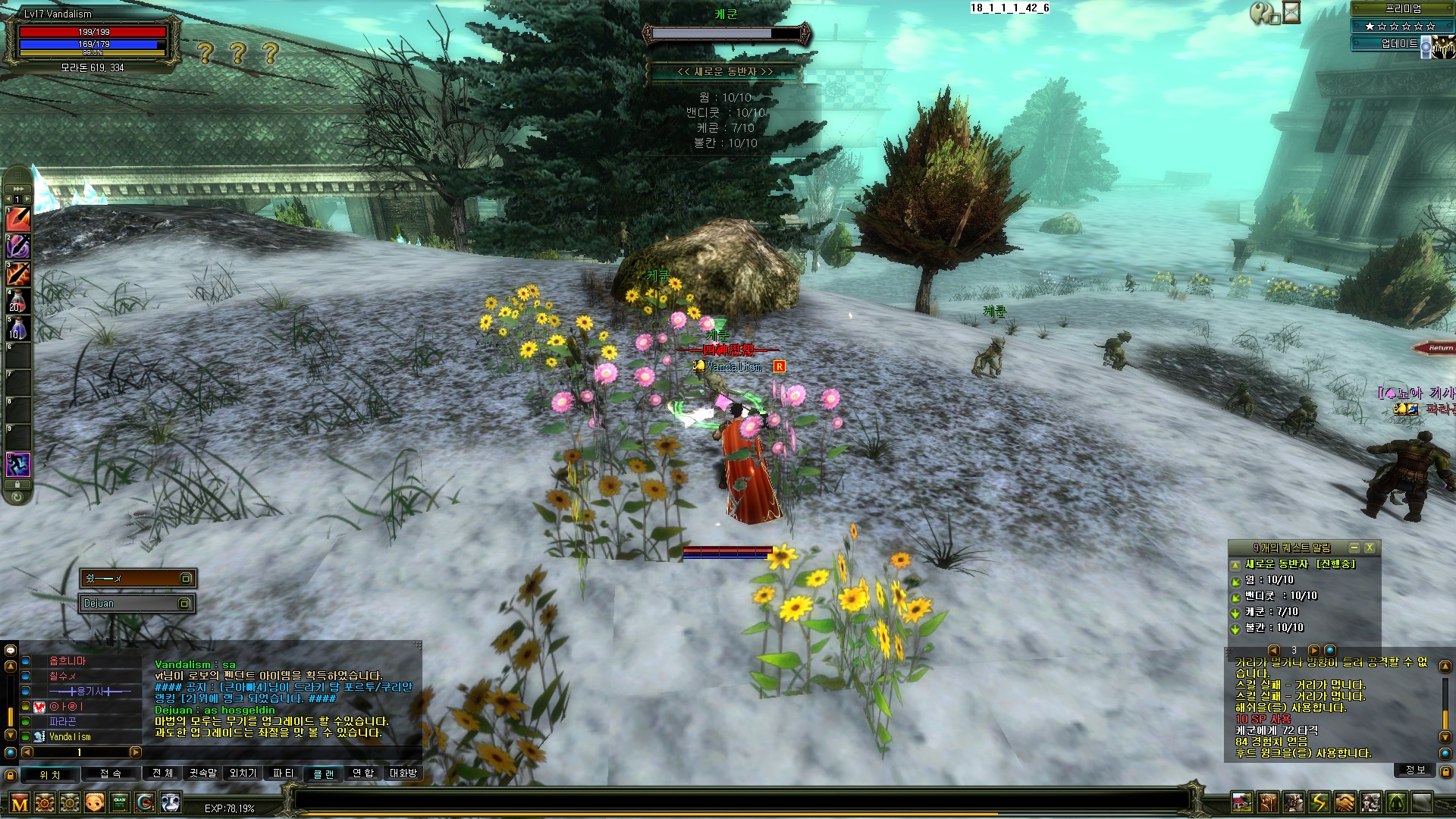This screenshot has height=819, width=1456.
Task: Switch chat to the 파티 tab
Action: click(283, 773)
